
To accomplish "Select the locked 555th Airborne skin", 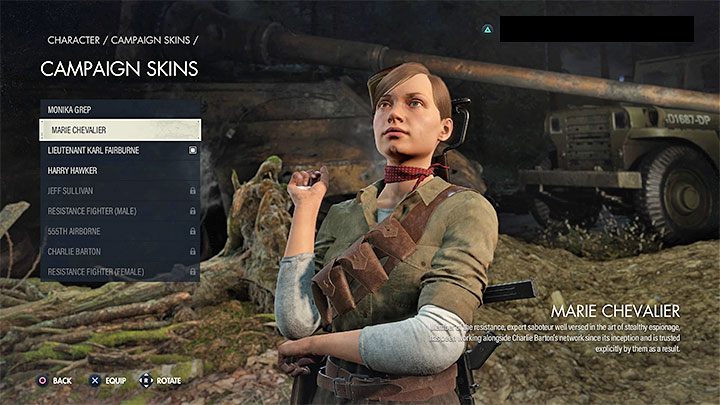I will [x=120, y=231].
